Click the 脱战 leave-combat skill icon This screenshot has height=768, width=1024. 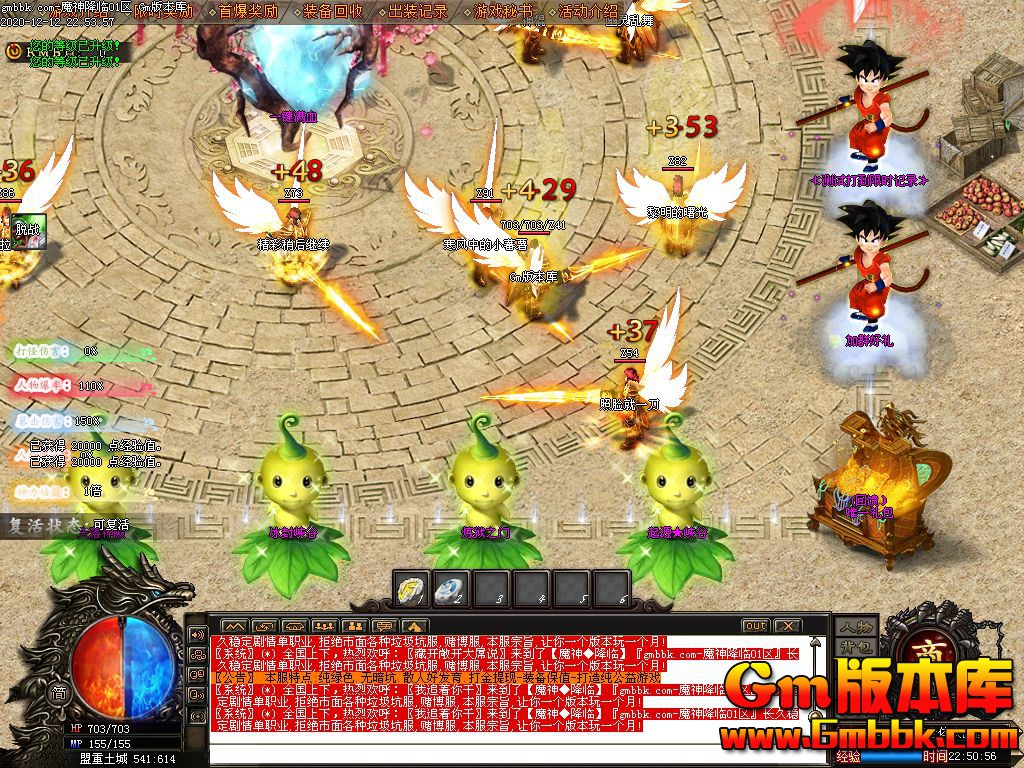coord(29,229)
